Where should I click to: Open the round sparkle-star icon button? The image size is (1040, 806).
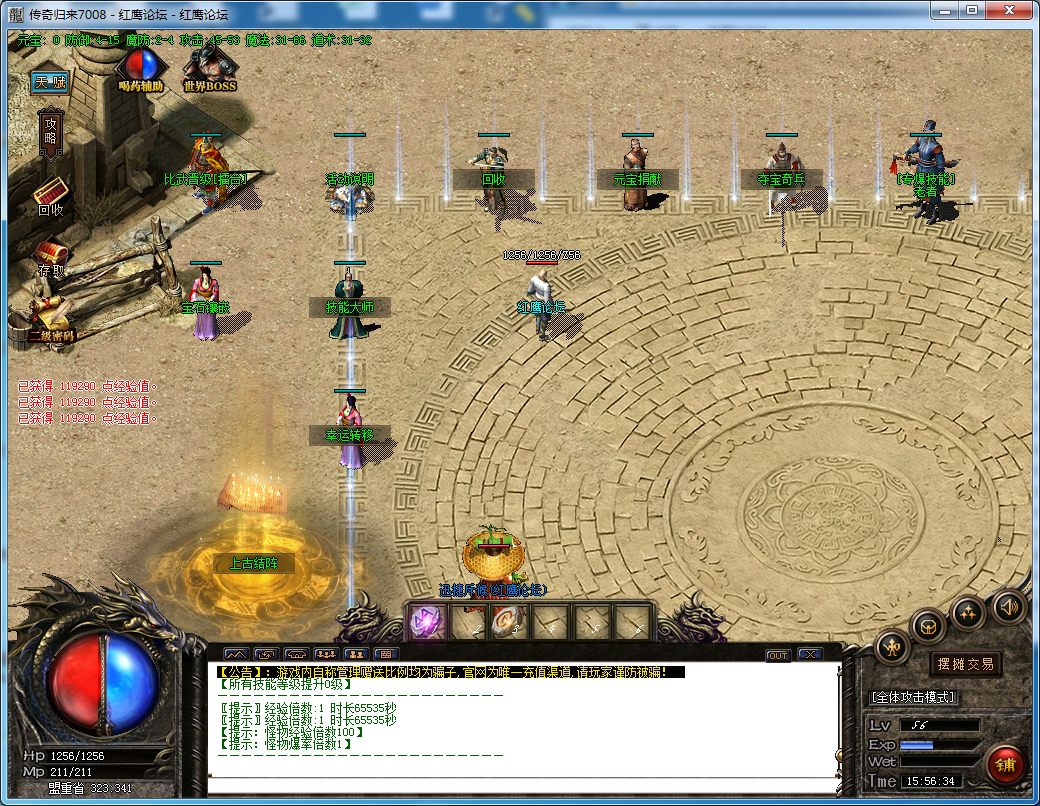tap(968, 611)
